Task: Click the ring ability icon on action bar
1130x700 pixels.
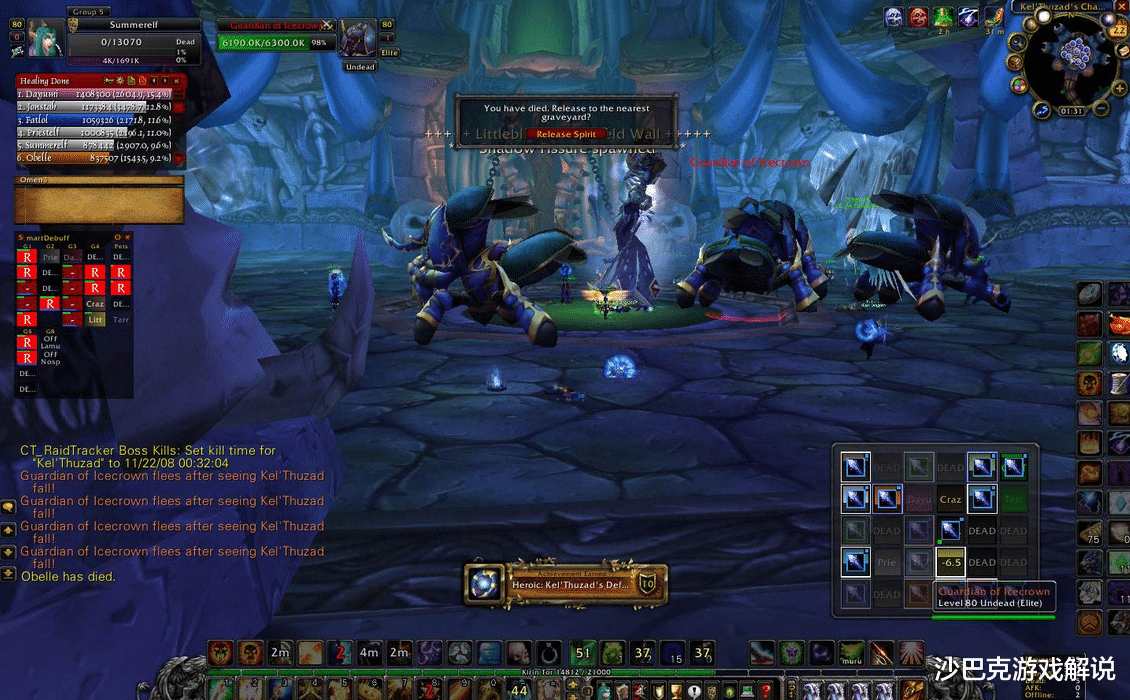Action: [x=548, y=653]
